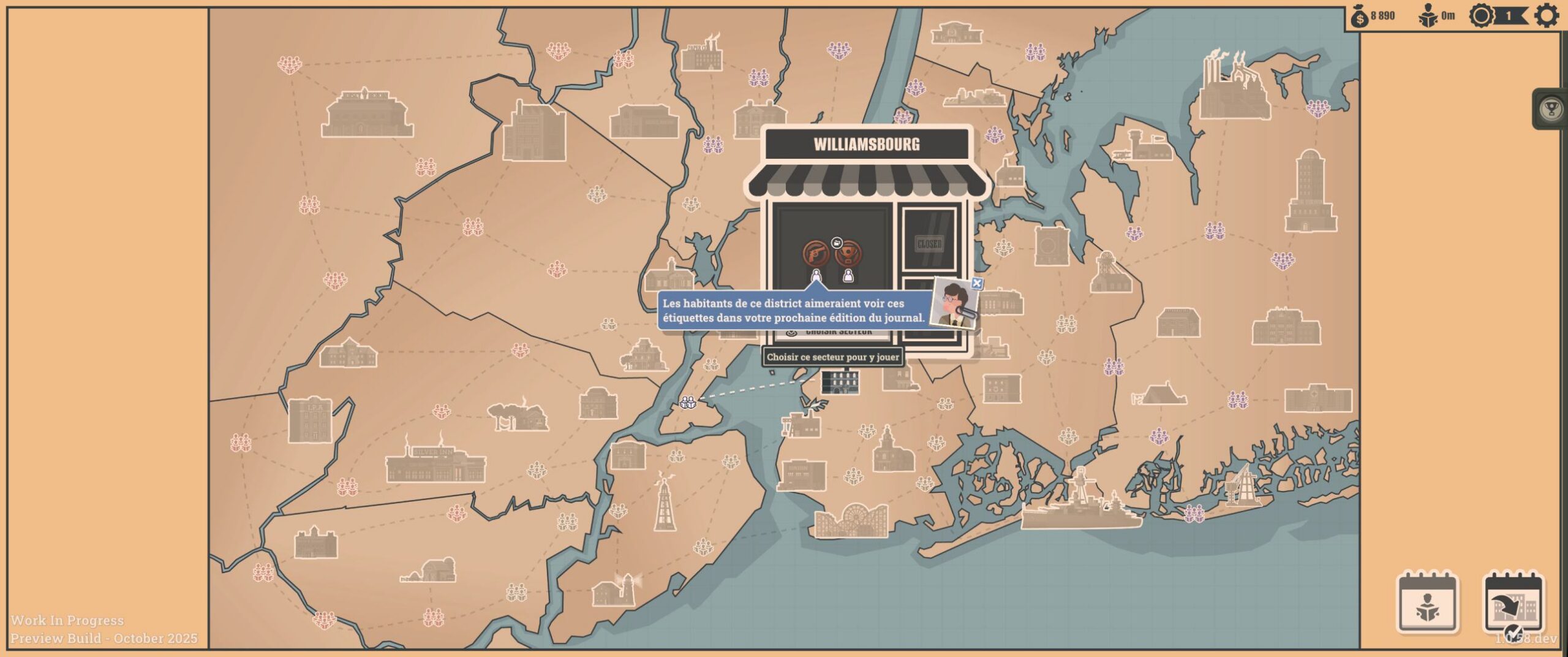
Task: Open the trophy achievements side tab
Action: (x=1551, y=110)
